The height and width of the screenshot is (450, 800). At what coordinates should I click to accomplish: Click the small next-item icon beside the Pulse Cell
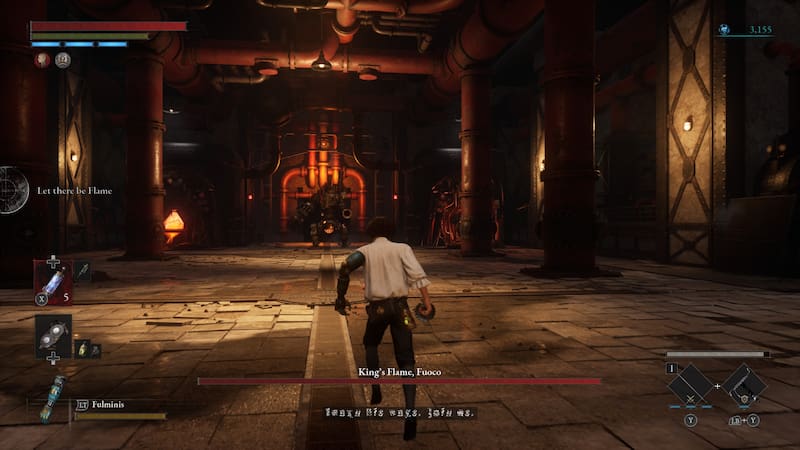[x=81, y=269]
